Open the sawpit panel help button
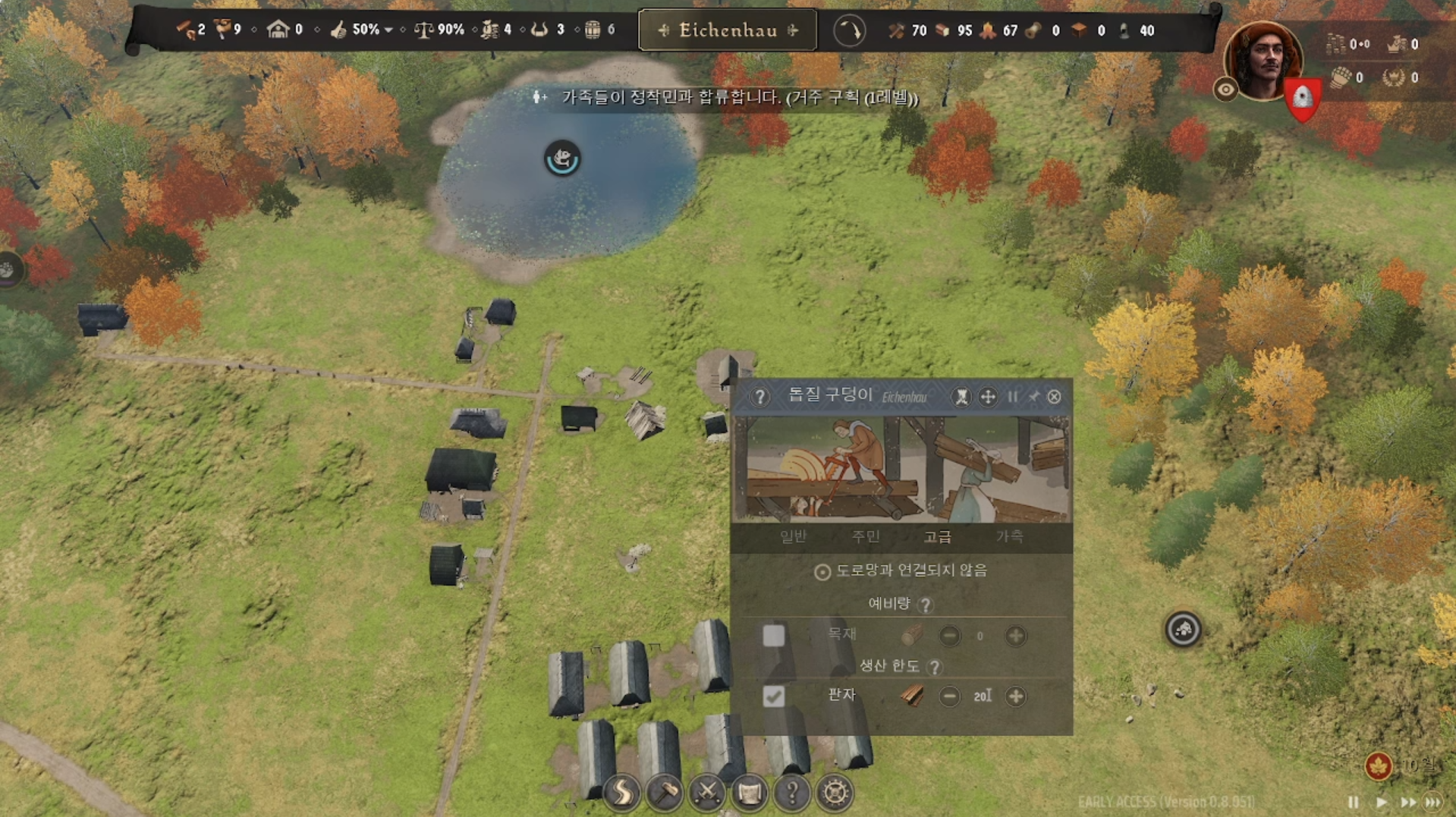Image resolution: width=1456 pixels, height=817 pixels. point(759,396)
